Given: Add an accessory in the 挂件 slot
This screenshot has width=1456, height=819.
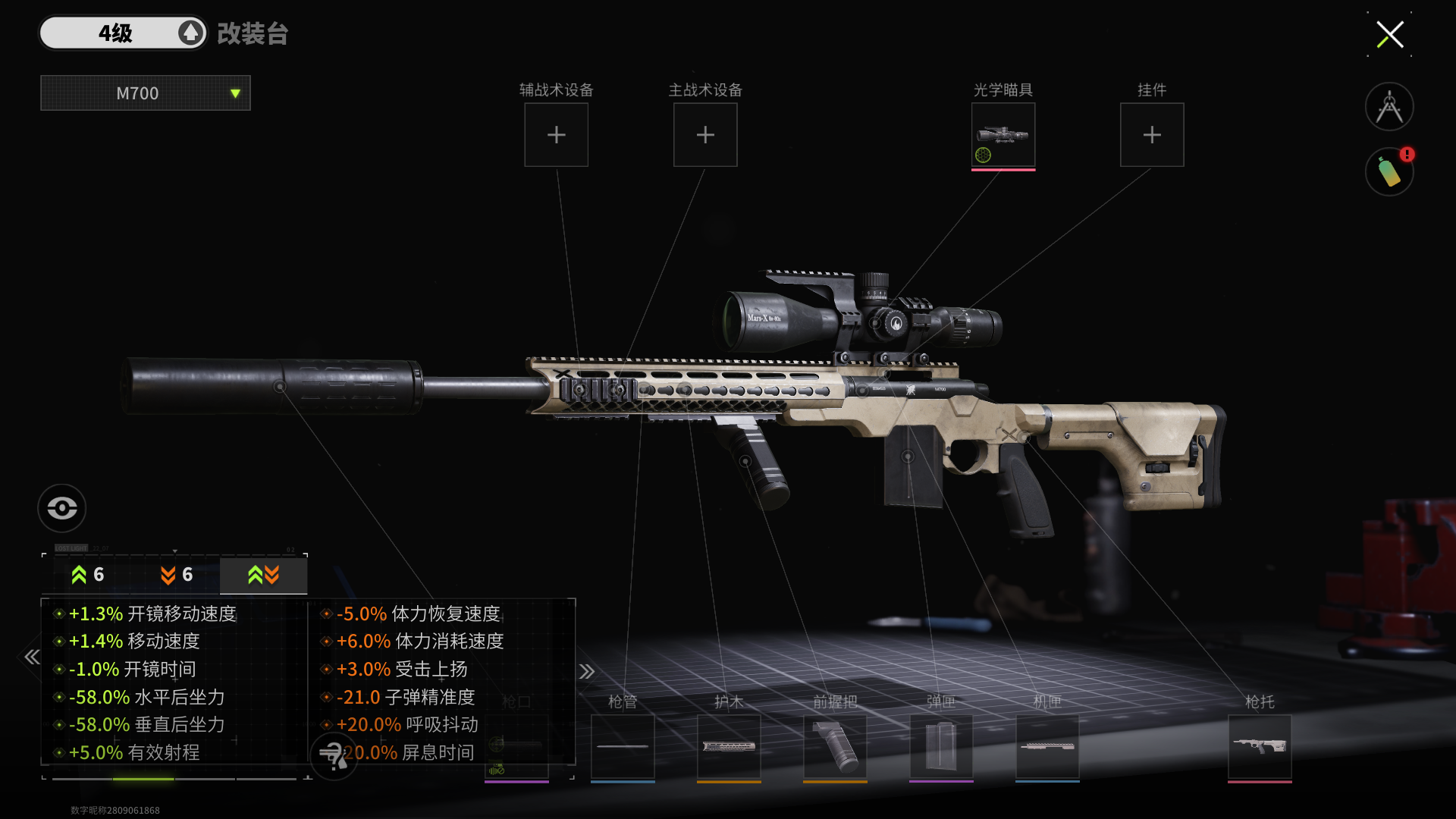Looking at the screenshot, I should tap(1151, 135).
